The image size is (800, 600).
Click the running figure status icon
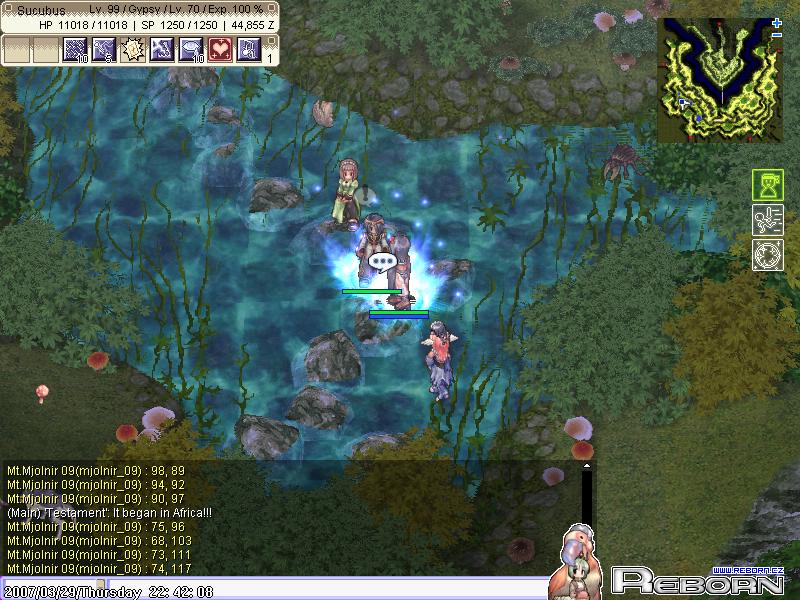[767, 220]
